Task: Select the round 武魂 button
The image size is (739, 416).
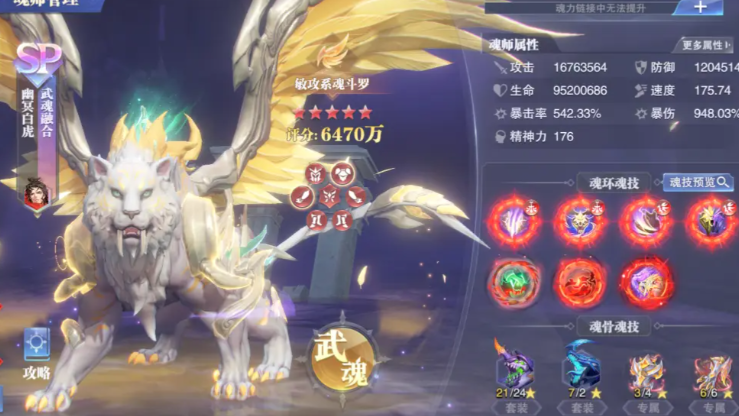Action: (x=338, y=359)
